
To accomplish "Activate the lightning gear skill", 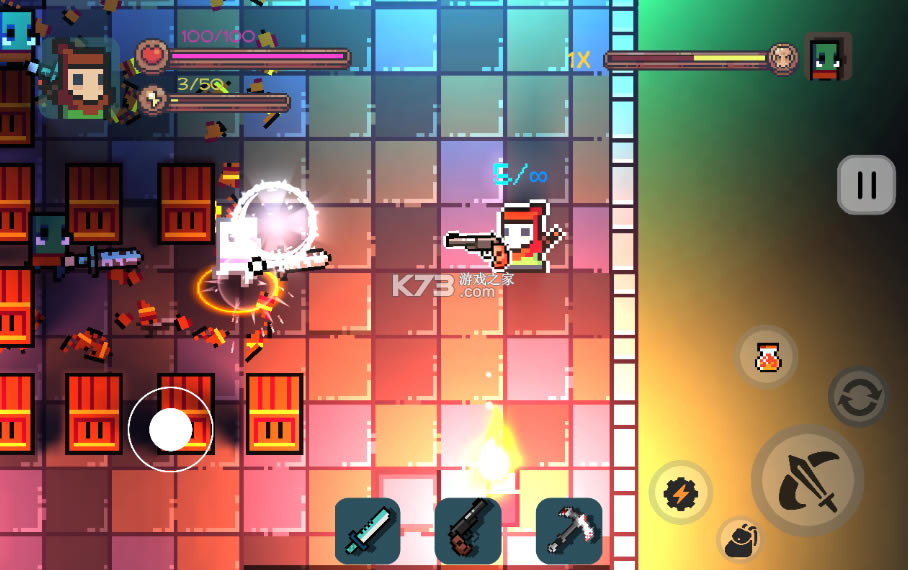I will [x=680, y=492].
